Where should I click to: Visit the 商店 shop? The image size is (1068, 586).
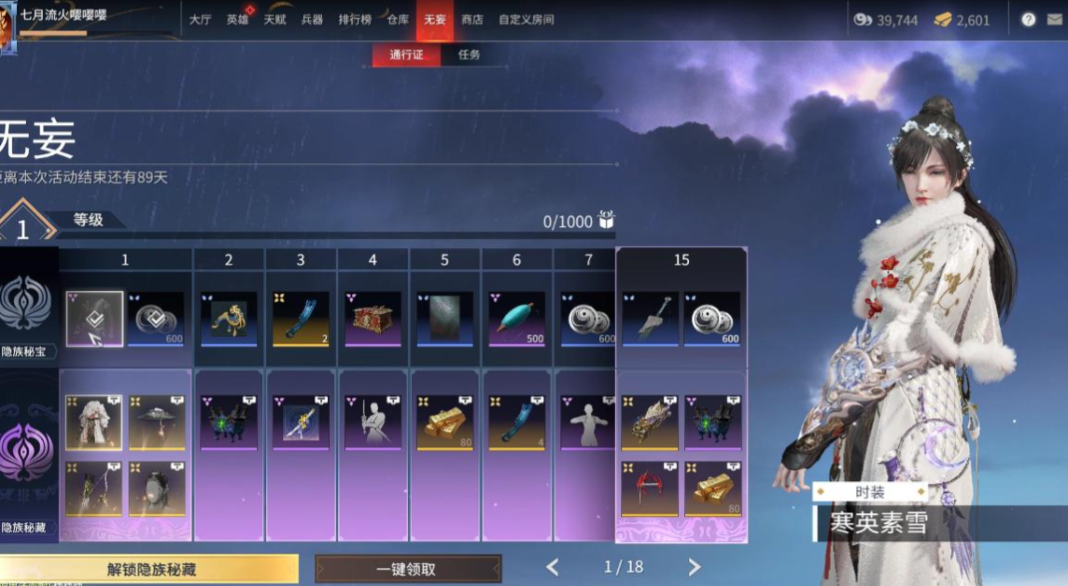pyautogui.click(x=472, y=19)
